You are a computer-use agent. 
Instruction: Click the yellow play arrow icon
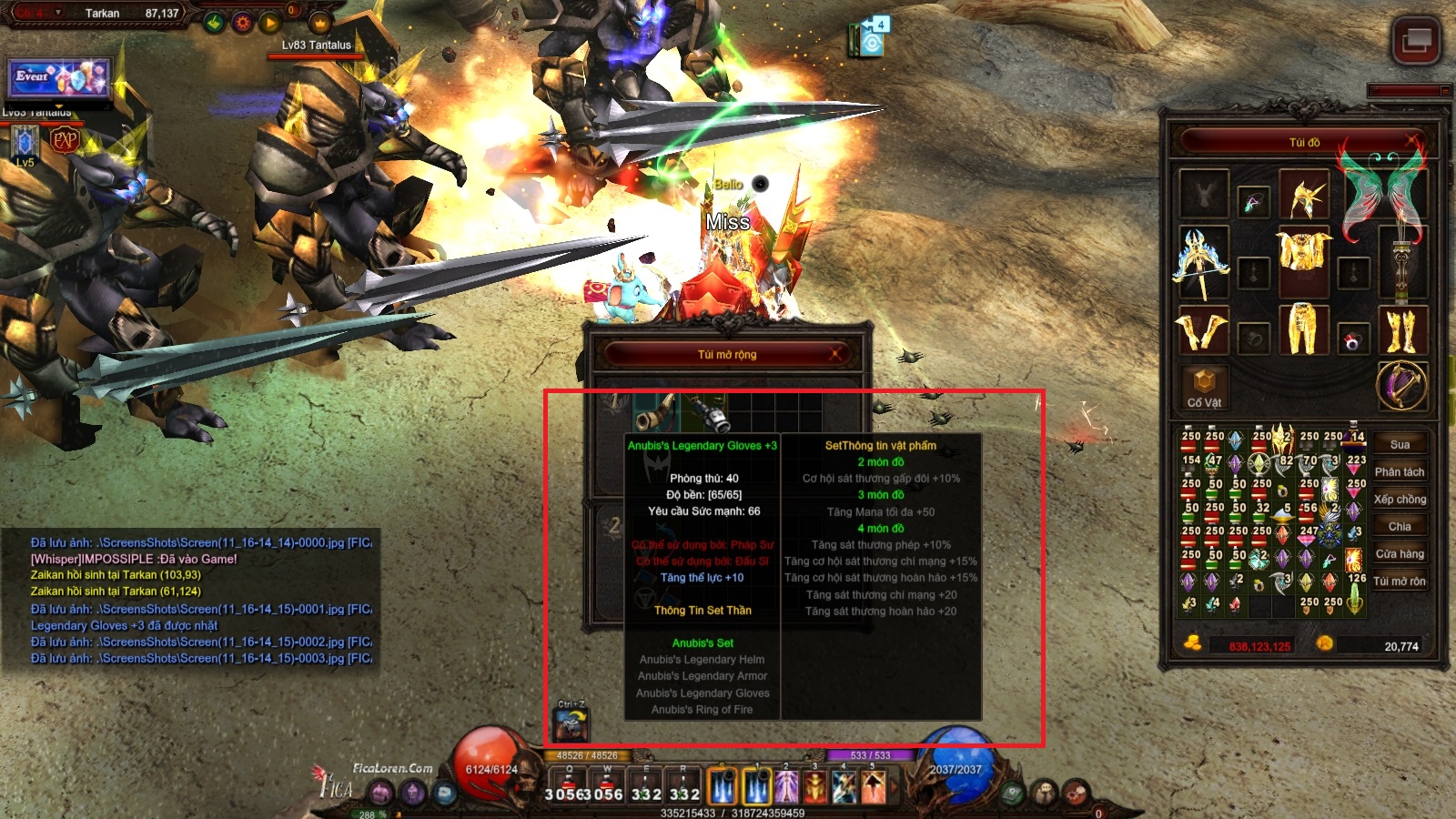tap(270, 23)
